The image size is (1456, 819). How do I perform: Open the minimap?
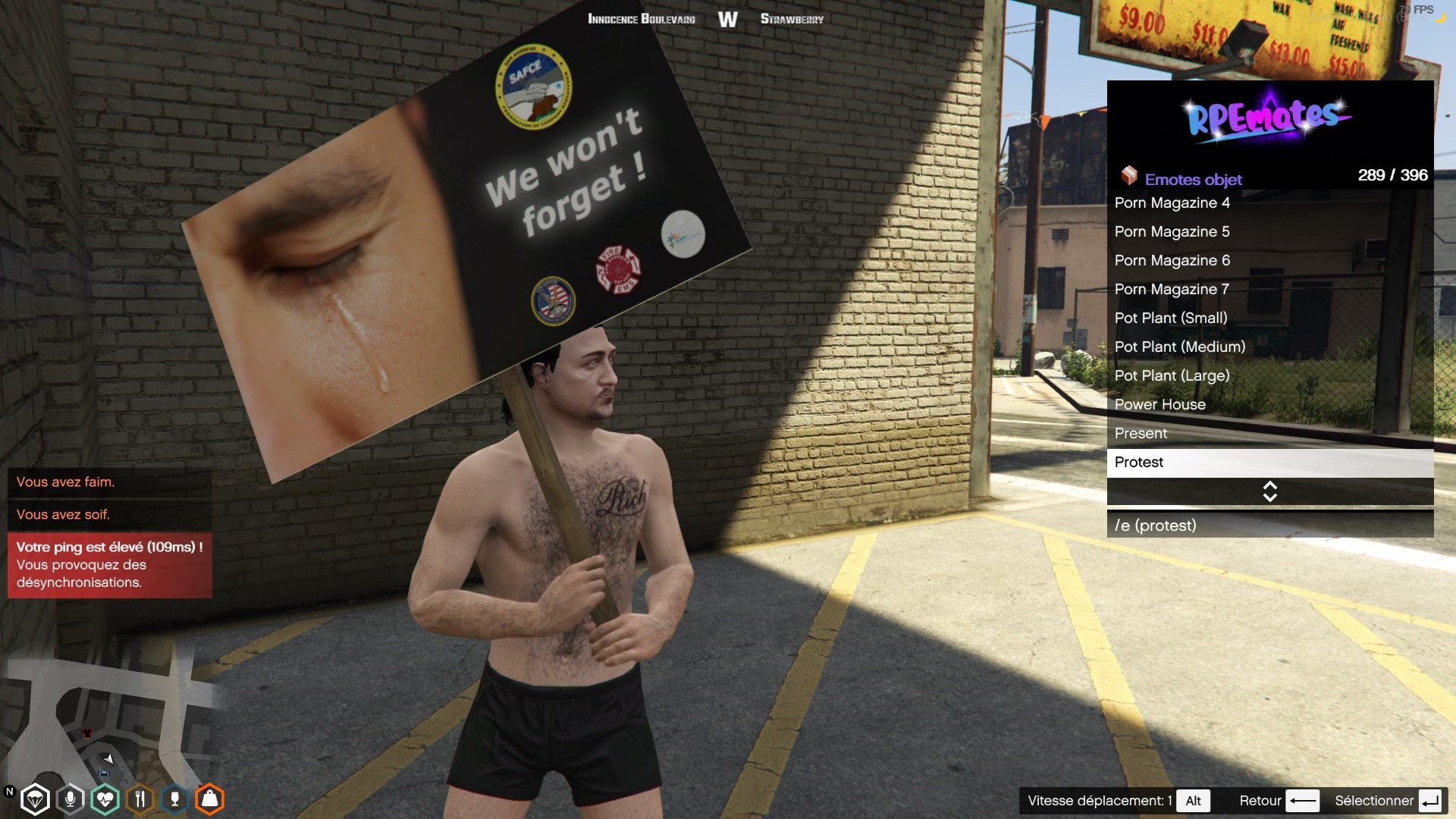point(106,720)
